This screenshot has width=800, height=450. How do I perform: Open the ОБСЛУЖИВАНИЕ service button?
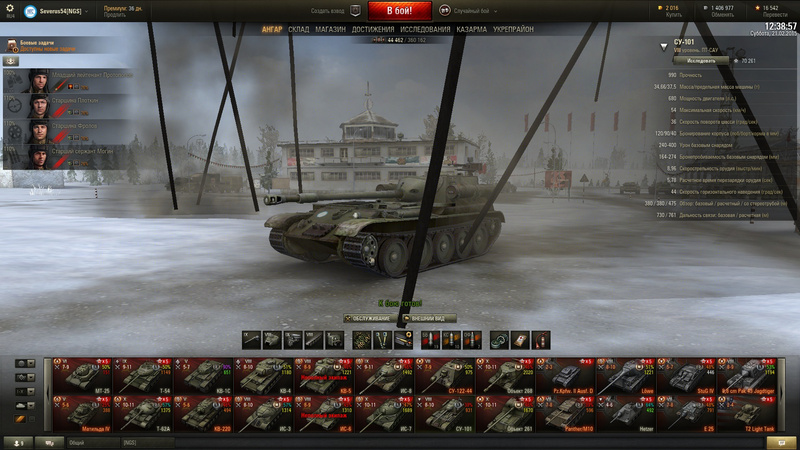(369, 318)
